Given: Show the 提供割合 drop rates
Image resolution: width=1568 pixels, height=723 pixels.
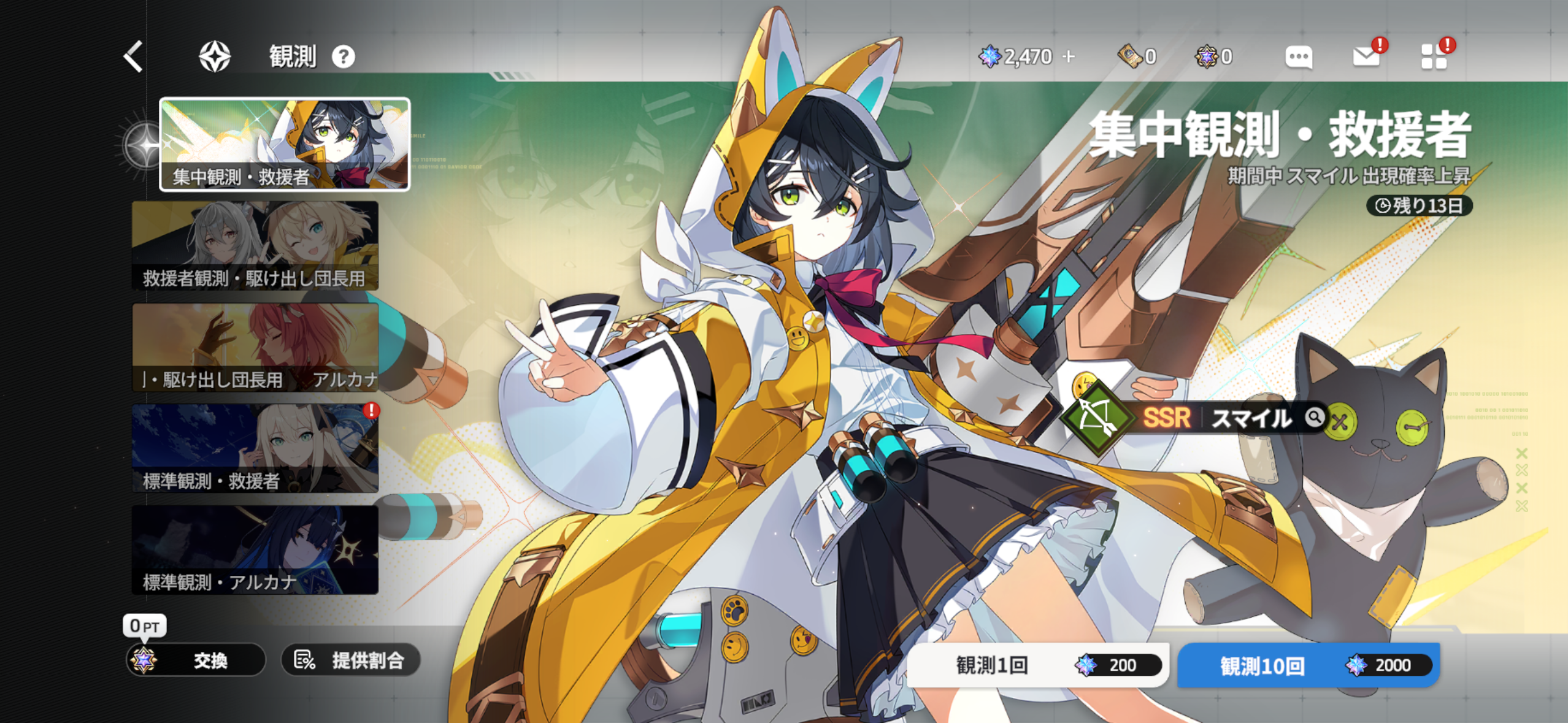Looking at the screenshot, I should tap(350, 660).
